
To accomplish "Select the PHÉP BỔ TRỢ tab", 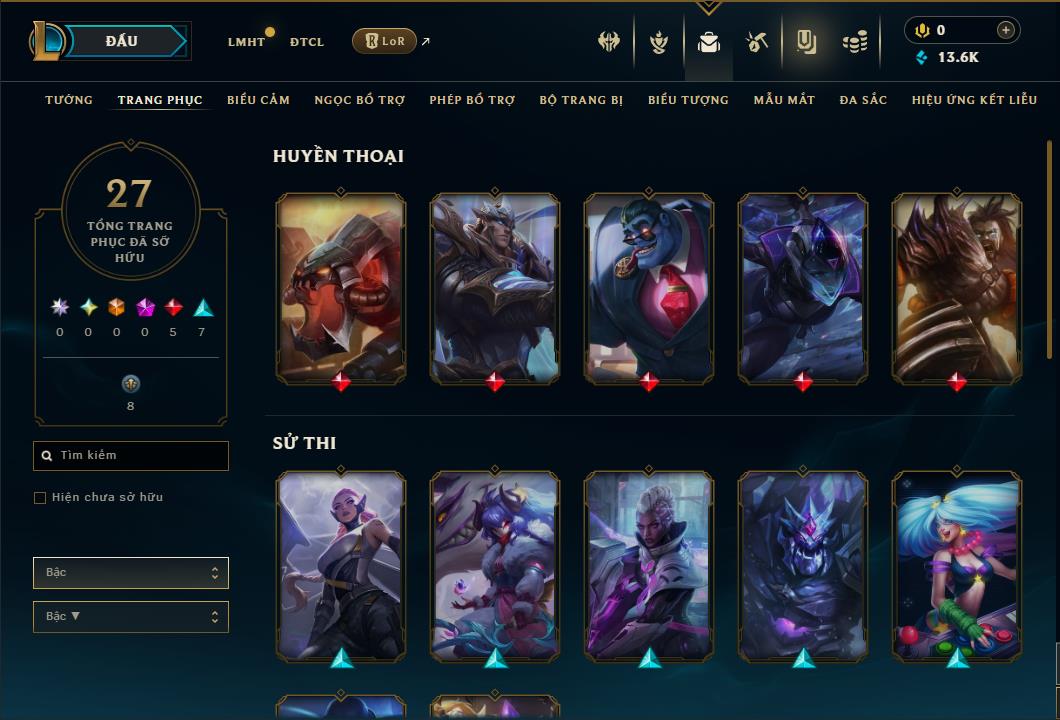I will (472, 100).
